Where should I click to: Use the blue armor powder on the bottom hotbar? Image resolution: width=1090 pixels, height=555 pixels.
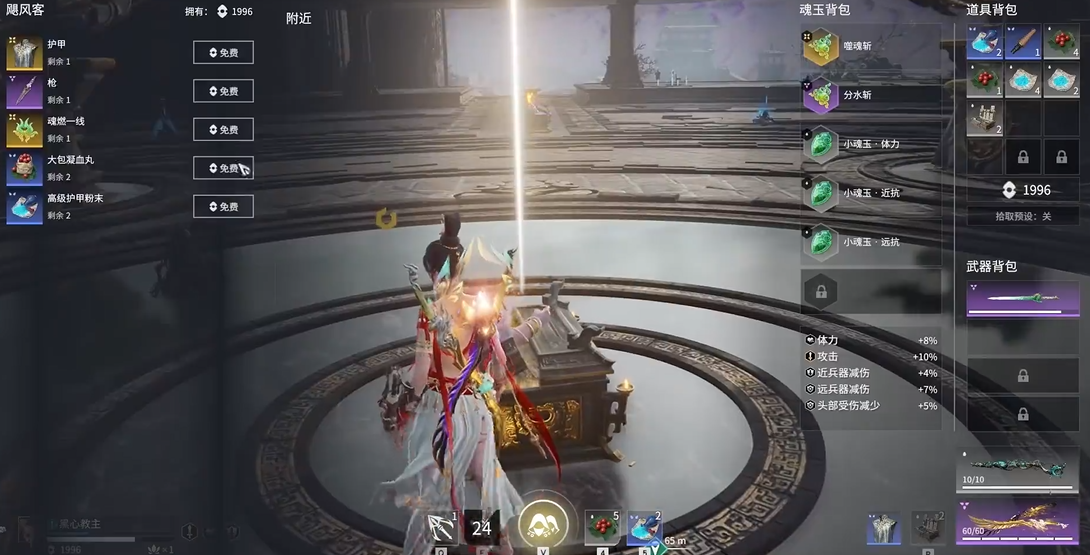644,527
